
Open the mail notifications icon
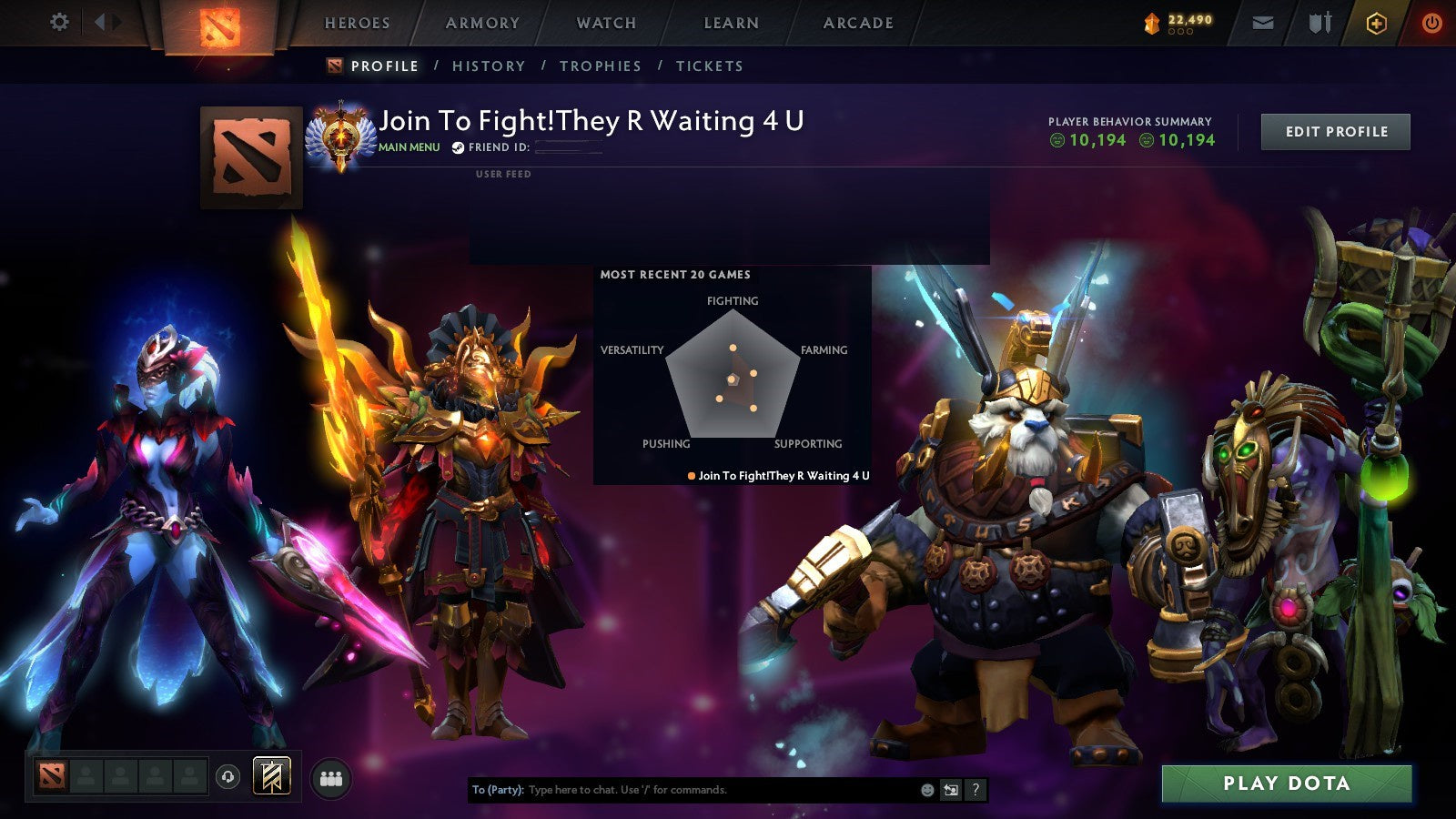tap(1264, 22)
